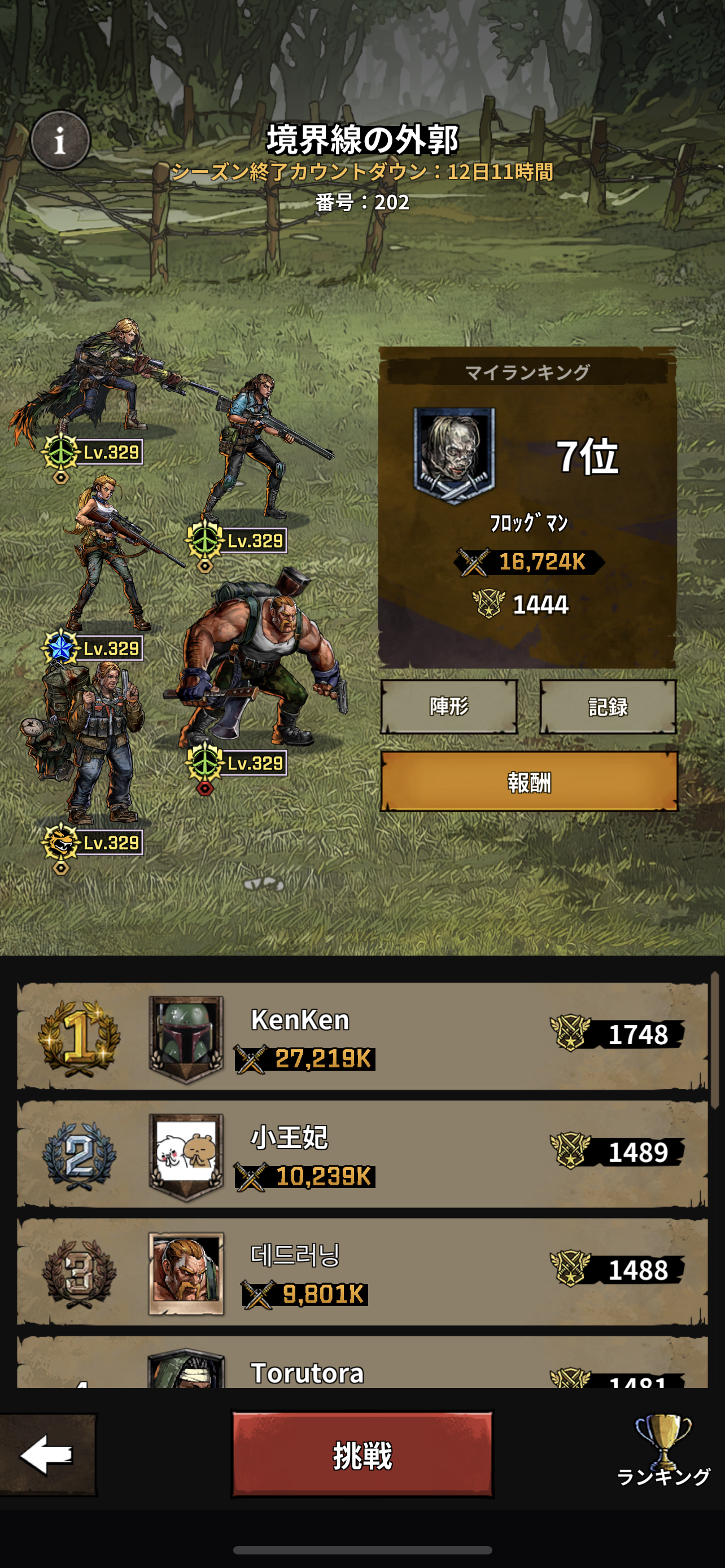This screenshot has height=1568, width=725.
Task: Open the 報酬 rewards panel
Action: coord(529,782)
